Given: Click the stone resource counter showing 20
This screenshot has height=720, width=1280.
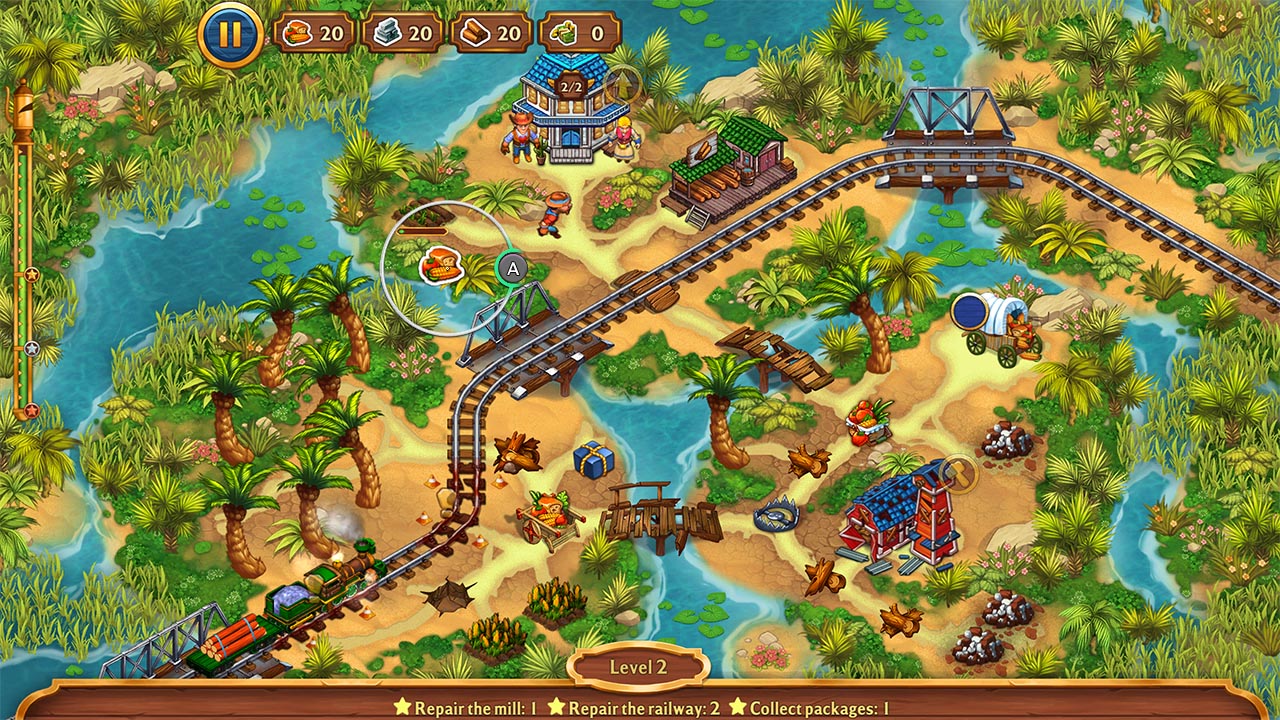Looking at the screenshot, I should pyautogui.click(x=404, y=31).
